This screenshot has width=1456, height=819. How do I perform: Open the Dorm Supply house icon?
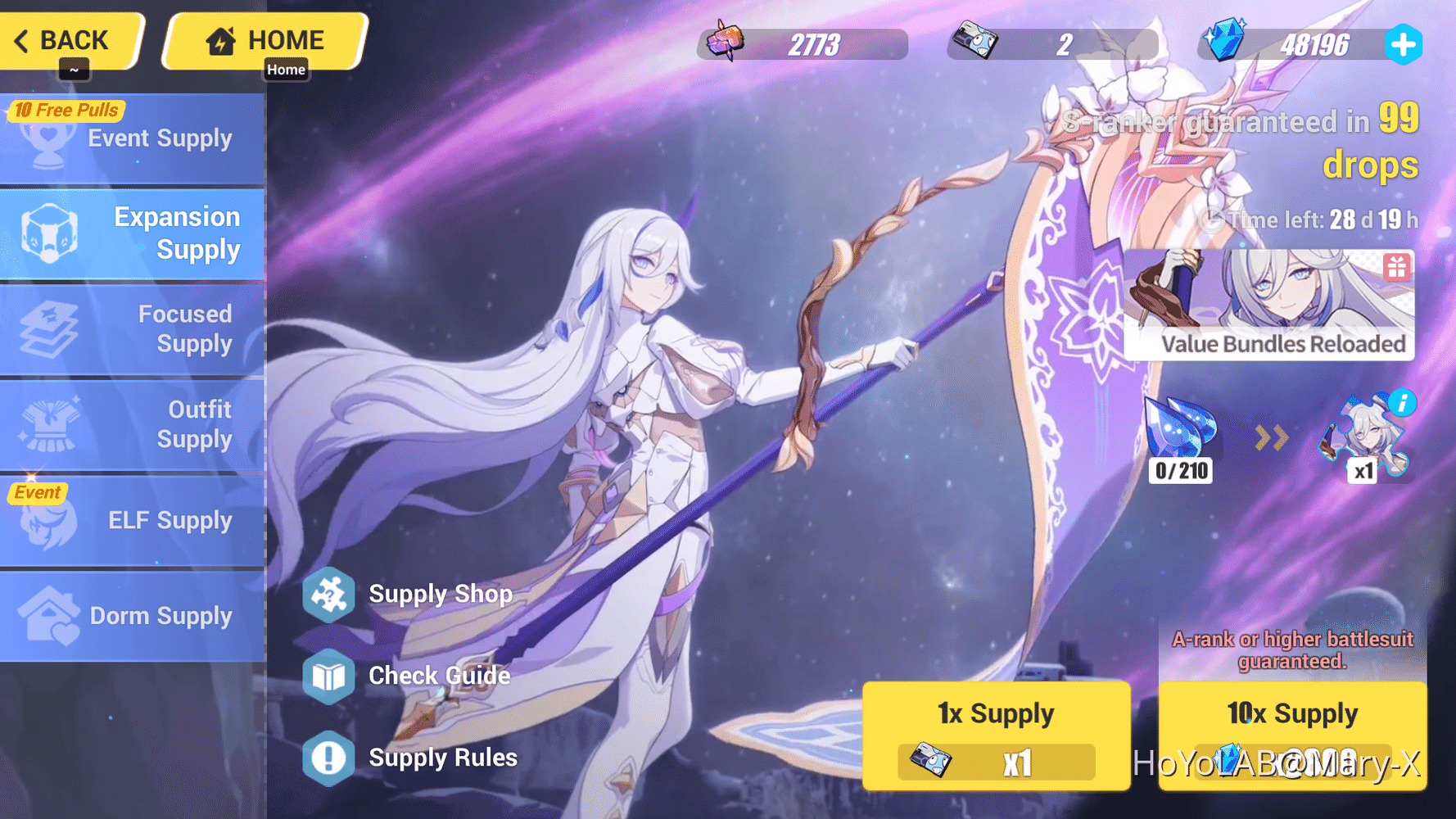[51, 615]
